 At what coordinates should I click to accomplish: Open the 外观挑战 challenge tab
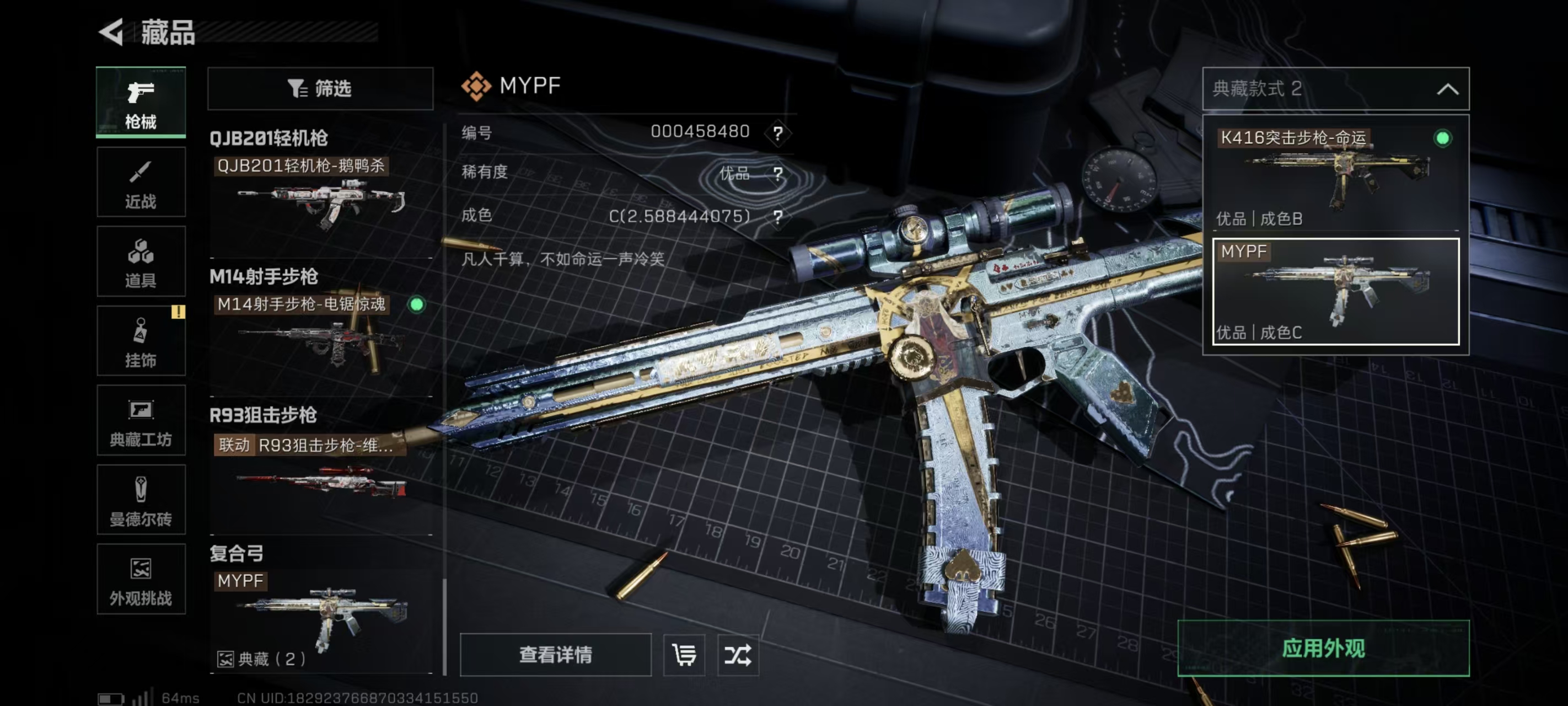[141, 579]
